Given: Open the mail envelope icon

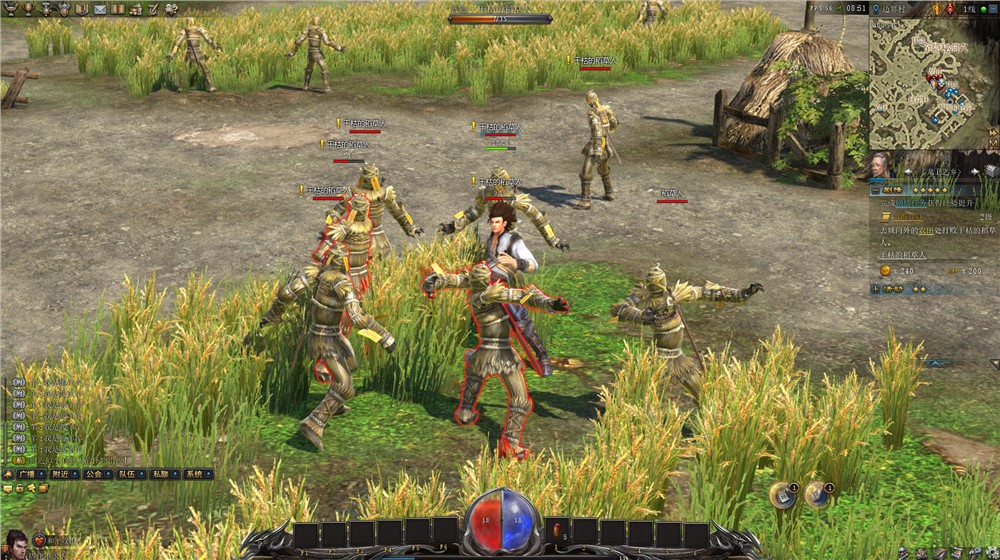Looking at the screenshot, I should click(x=100, y=9).
